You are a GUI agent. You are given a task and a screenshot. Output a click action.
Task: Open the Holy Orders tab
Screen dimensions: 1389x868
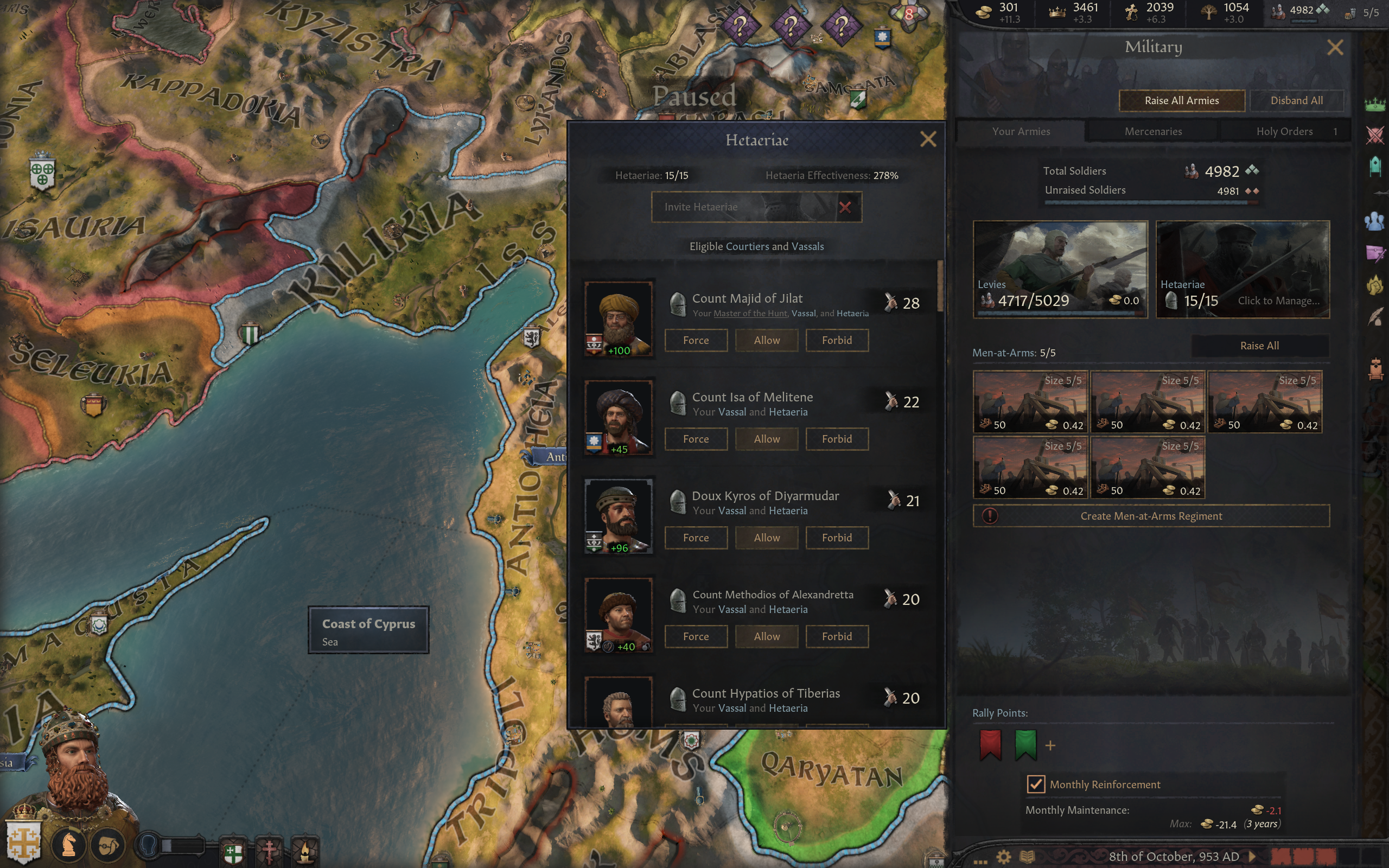[x=1284, y=131]
